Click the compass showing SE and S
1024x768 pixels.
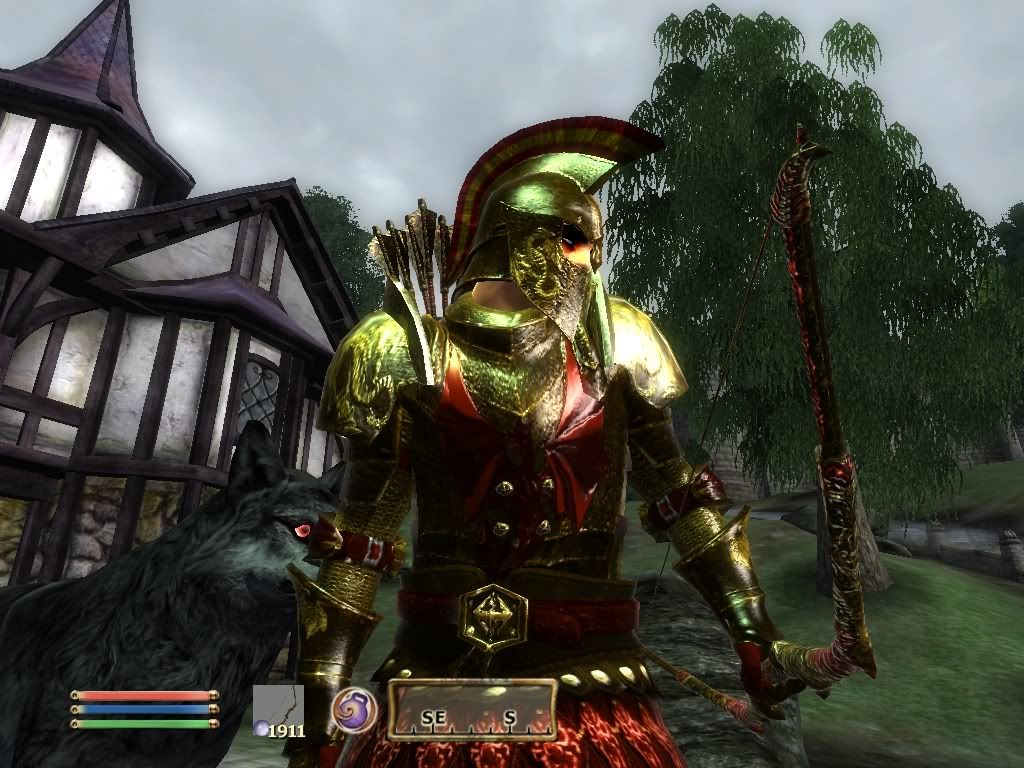[x=471, y=710]
